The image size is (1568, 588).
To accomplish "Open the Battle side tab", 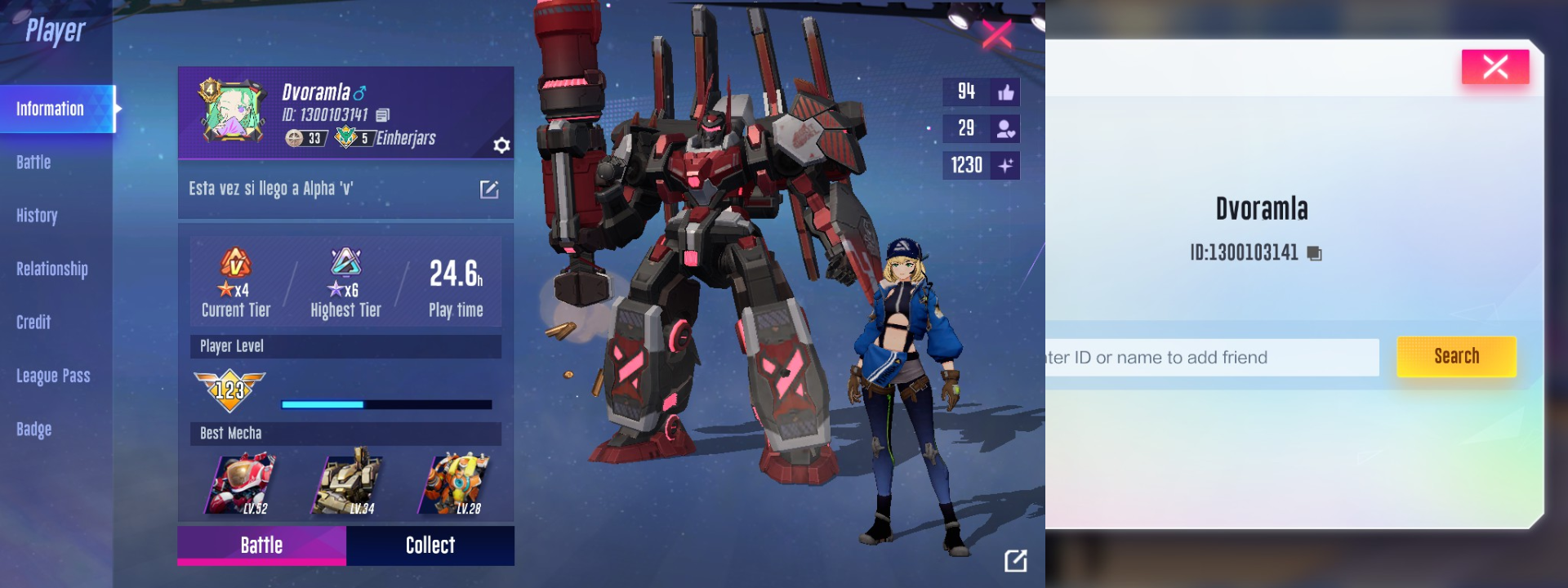I will (33, 163).
